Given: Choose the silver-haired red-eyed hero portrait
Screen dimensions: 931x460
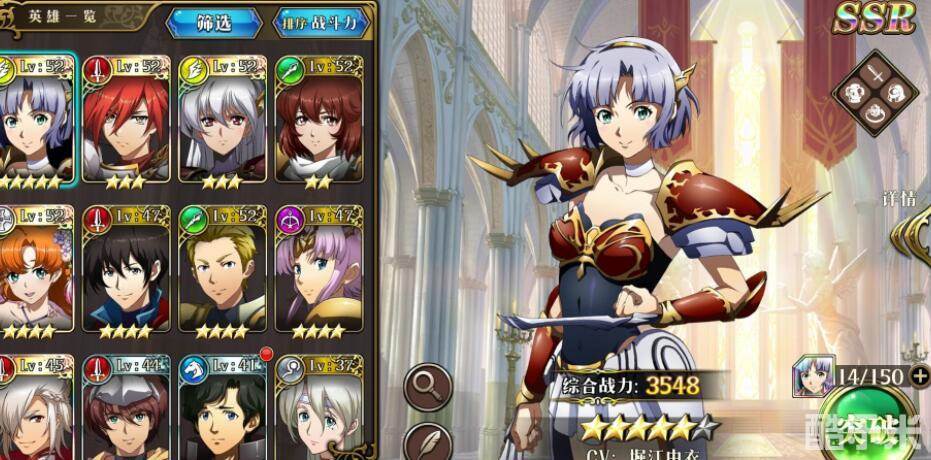Looking at the screenshot, I should (222, 118).
